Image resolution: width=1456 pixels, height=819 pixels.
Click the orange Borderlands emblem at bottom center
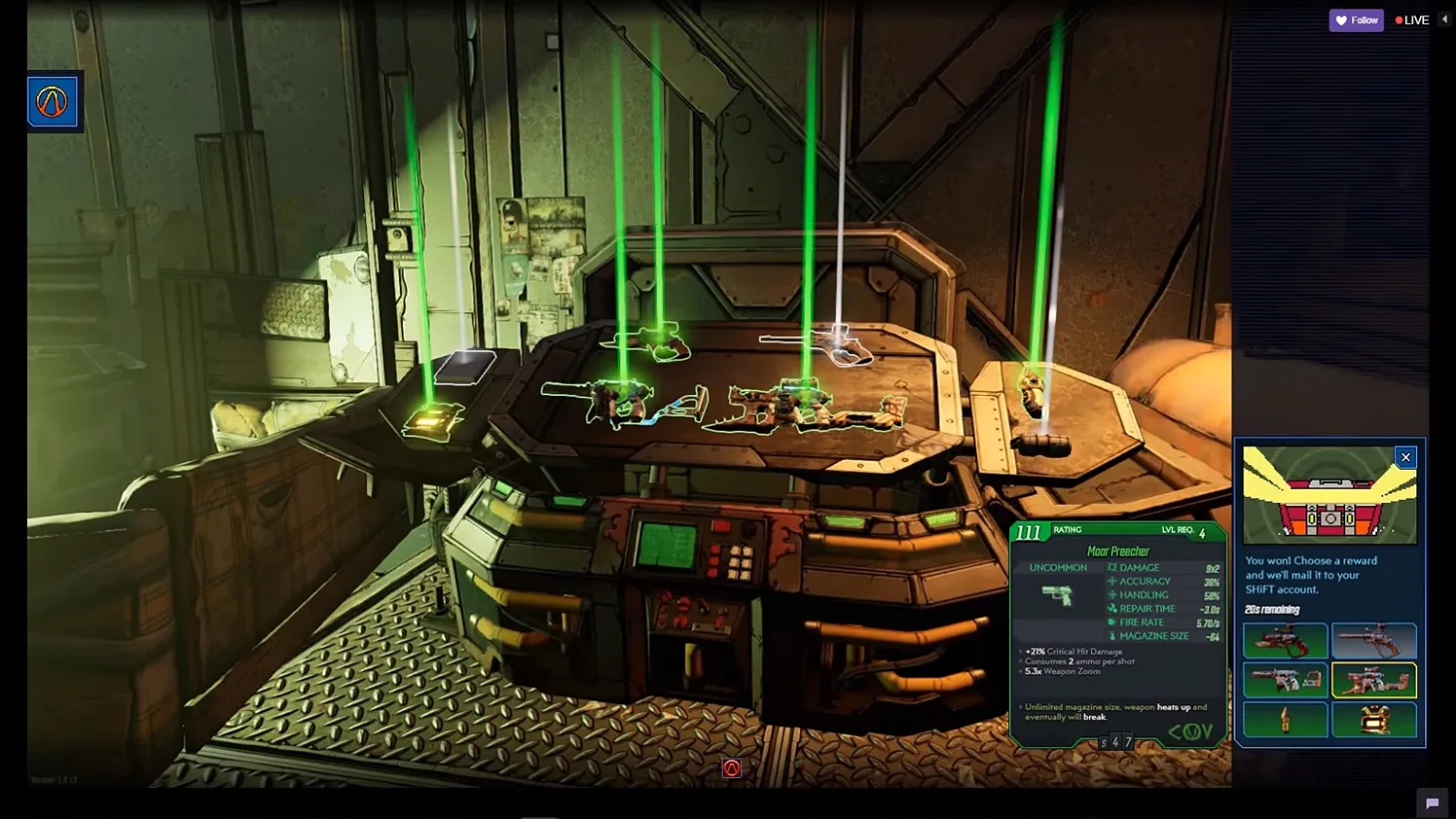(x=732, y=766)
